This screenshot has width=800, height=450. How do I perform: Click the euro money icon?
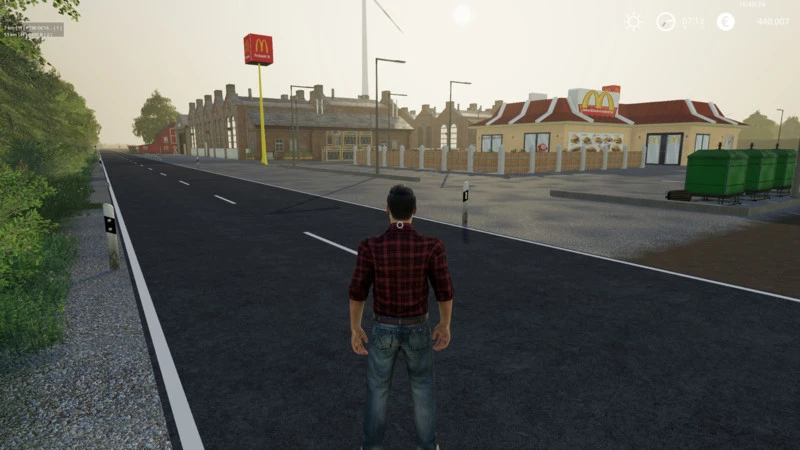pos(726,21)
